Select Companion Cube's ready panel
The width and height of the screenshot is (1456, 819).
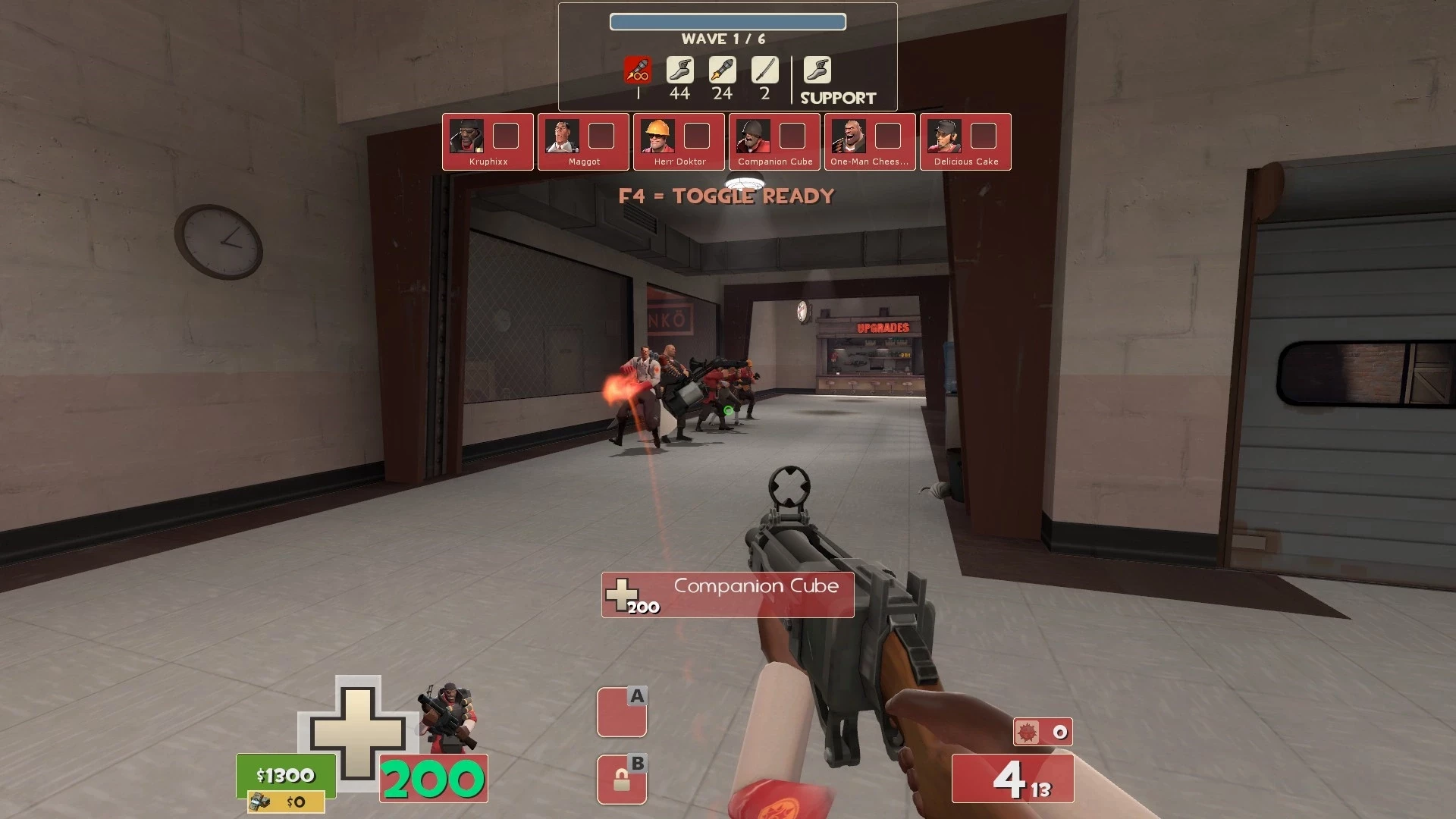pyautogui.click(x=774, y=142)
